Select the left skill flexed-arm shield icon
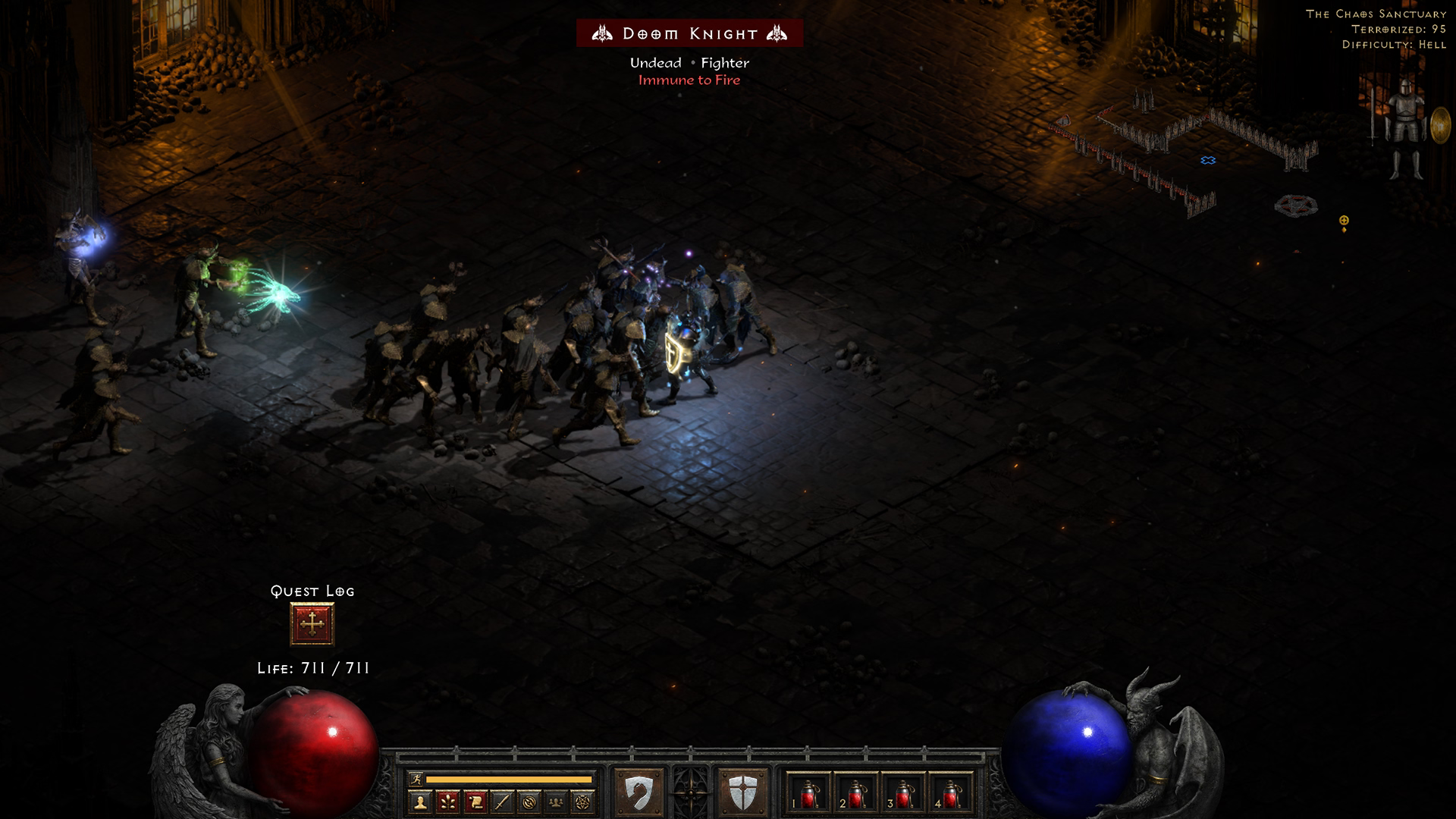Screen dimensions: 1456x819 [x=639, y=793]
